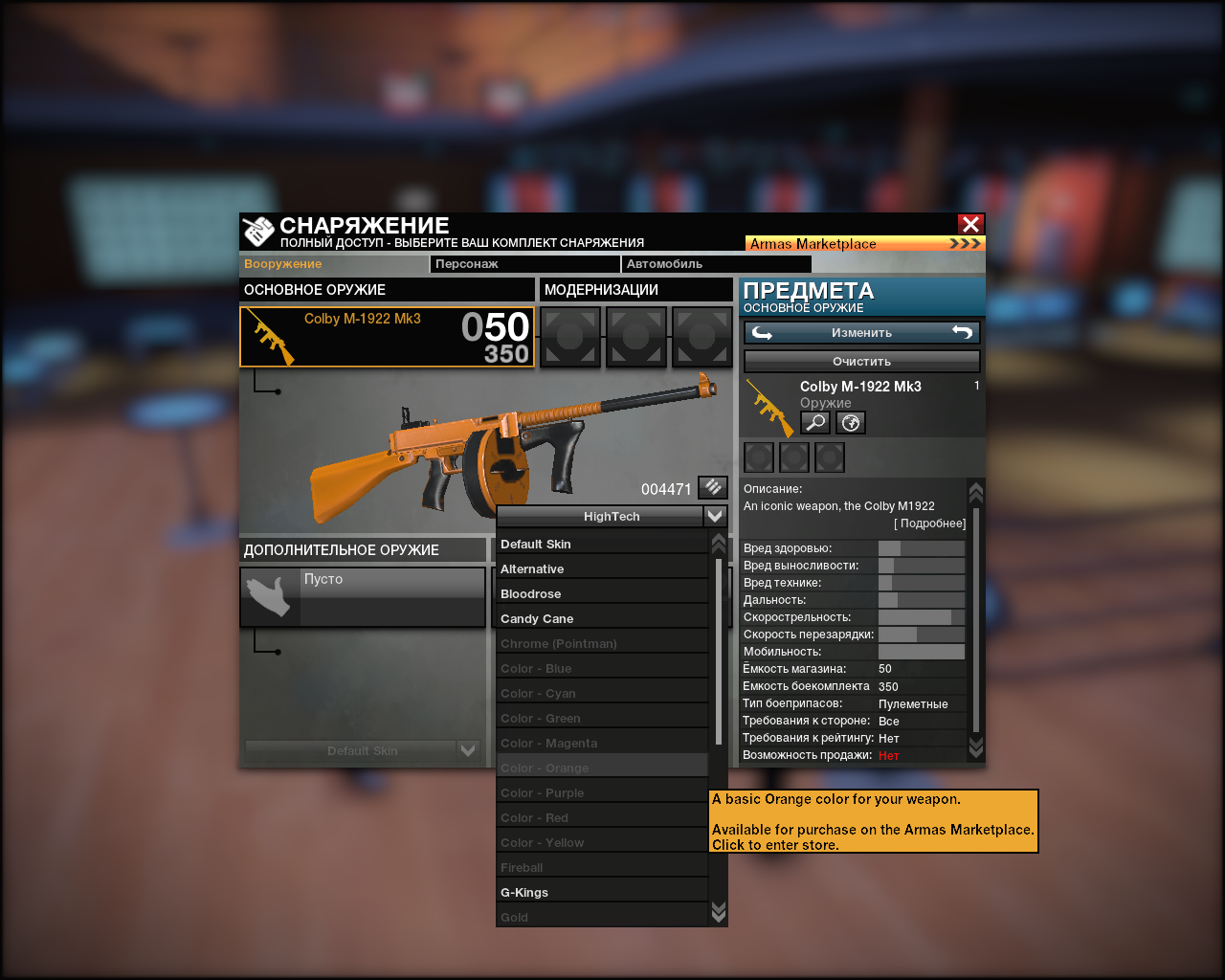This screenshot has height=980, width=1225.
Task: Switch to the Персонаж tab
Action: [524, 264]
